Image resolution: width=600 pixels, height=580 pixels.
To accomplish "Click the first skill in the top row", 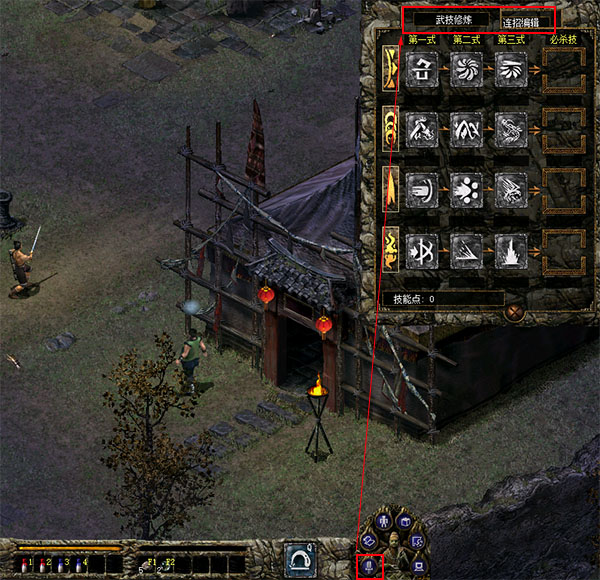I will click(423, 68).
